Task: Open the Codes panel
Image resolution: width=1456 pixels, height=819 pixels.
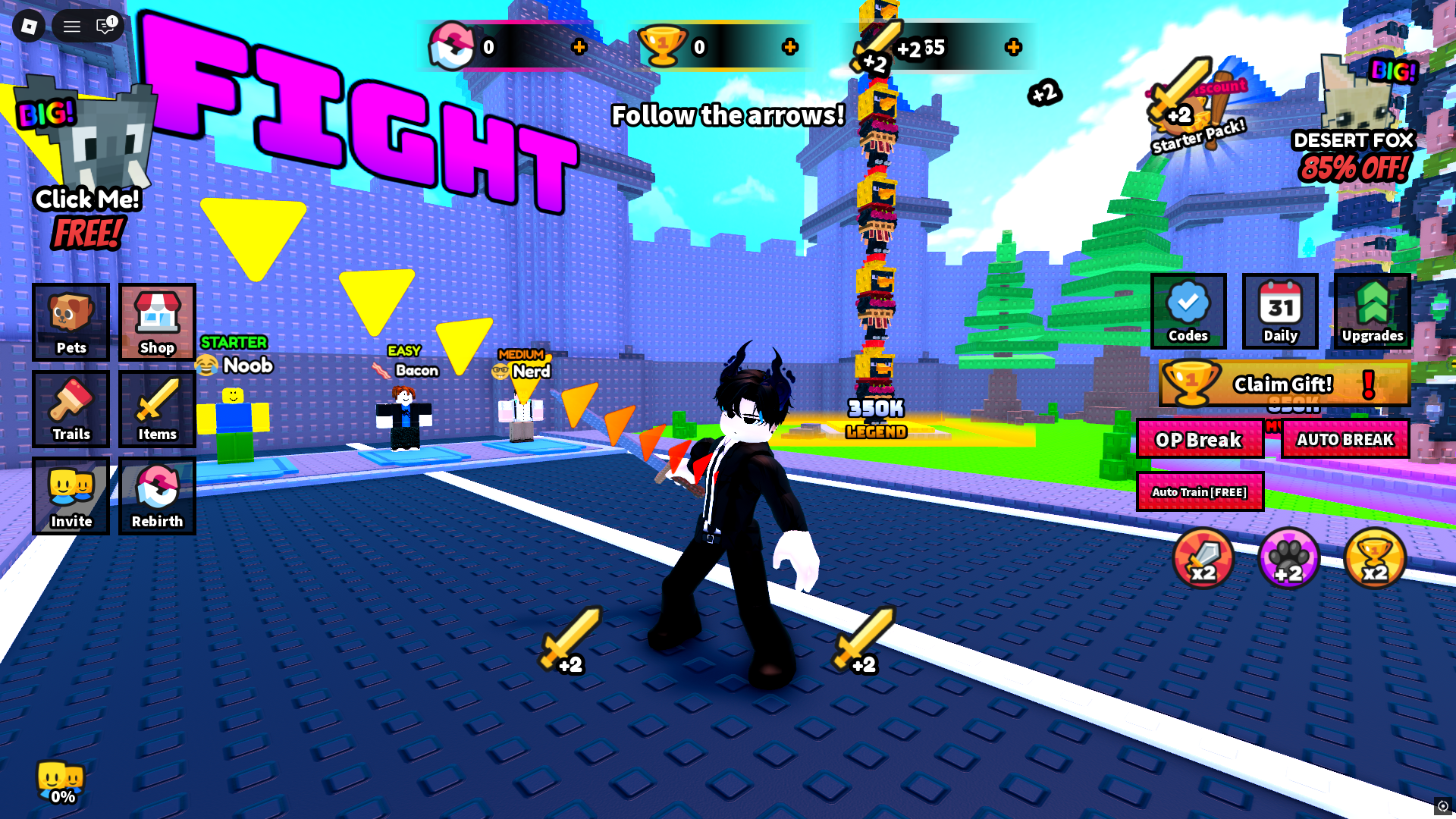Action: click(1188, 312)
